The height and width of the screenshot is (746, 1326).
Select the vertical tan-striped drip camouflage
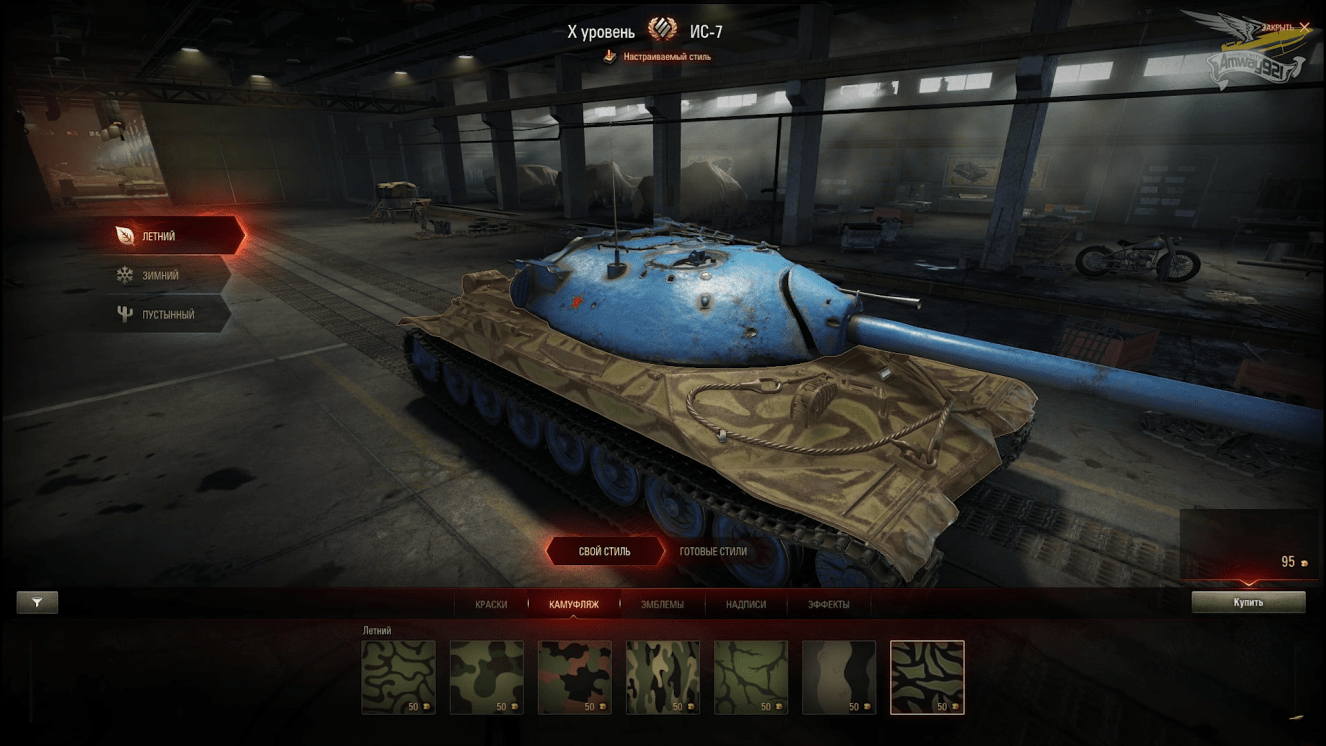663,677
